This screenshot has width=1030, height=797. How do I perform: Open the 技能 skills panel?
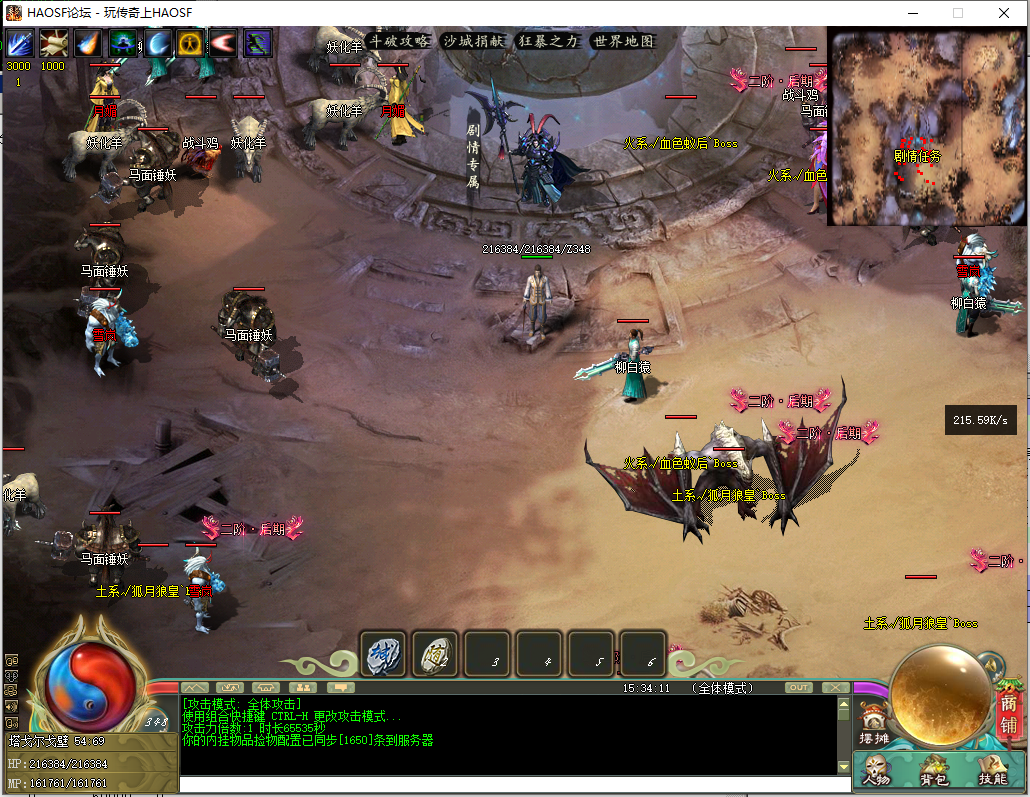click(x=992, y=769)
